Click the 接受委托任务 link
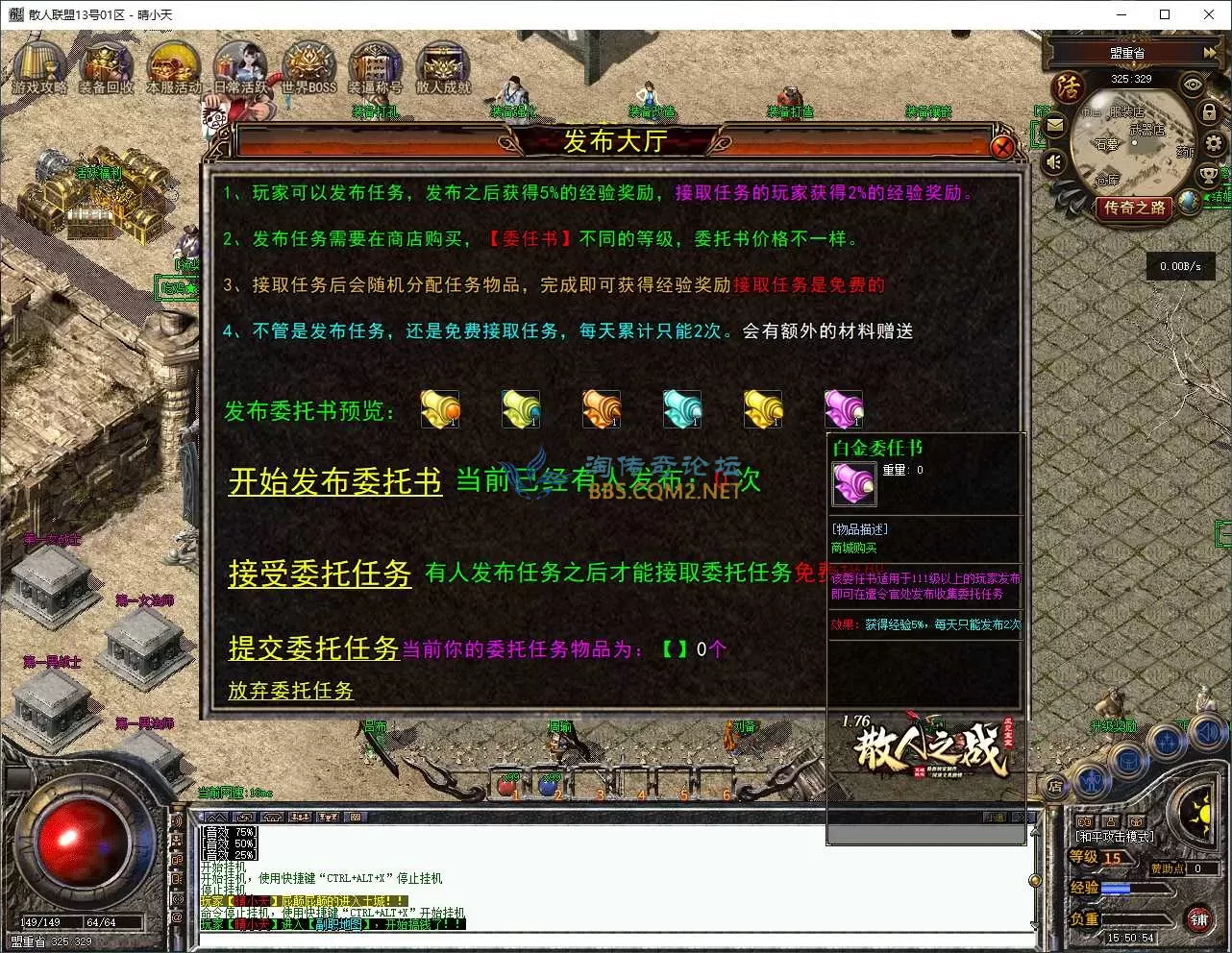The width and height of the screenshot is (1232, 953). [320, 574]
